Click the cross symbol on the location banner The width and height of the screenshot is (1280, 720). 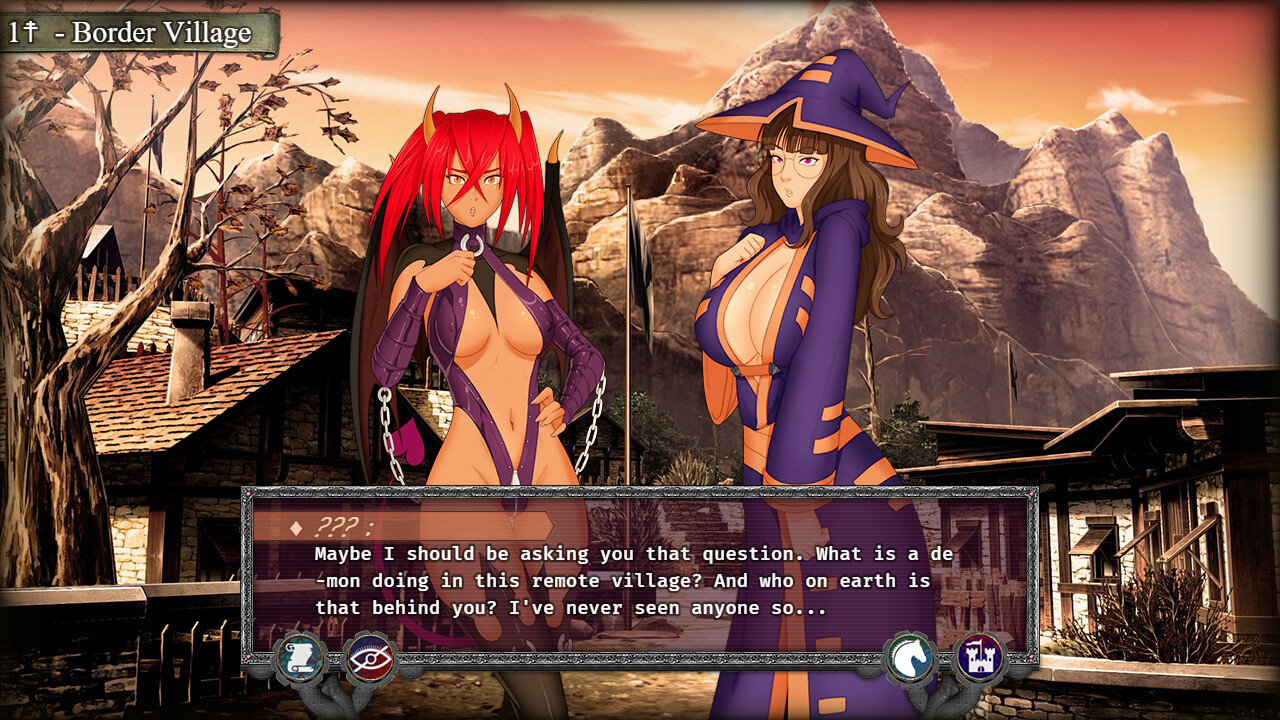[31, 30]
